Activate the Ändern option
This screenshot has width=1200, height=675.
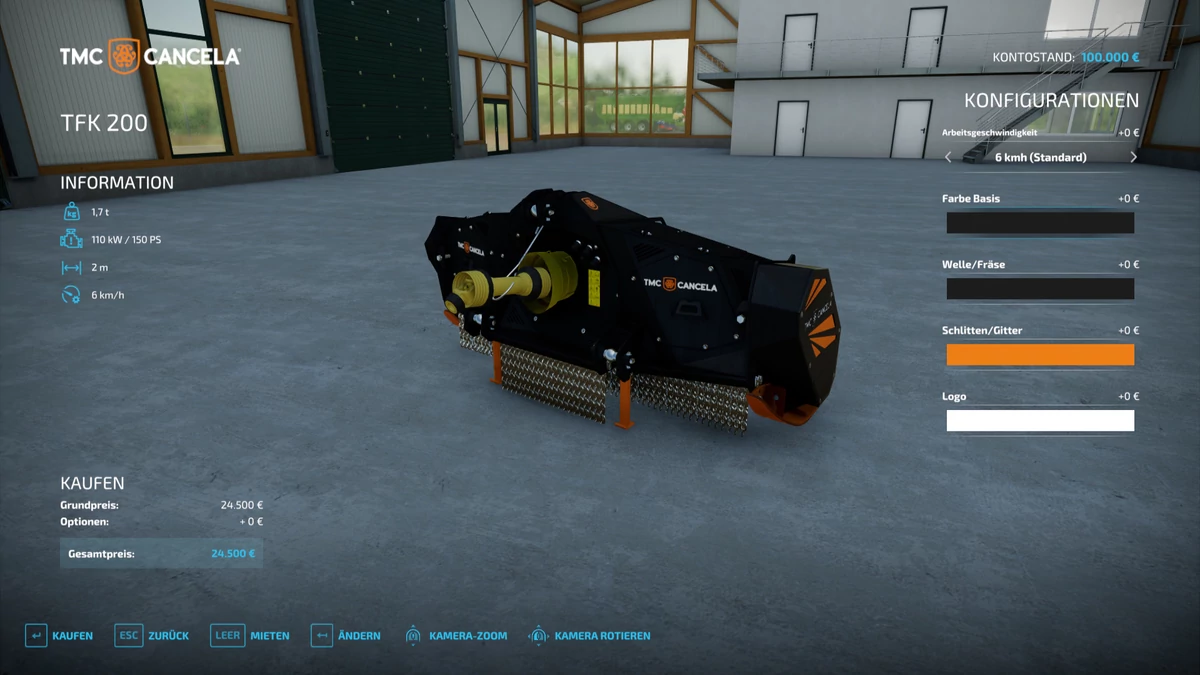(x=345, y=636)
